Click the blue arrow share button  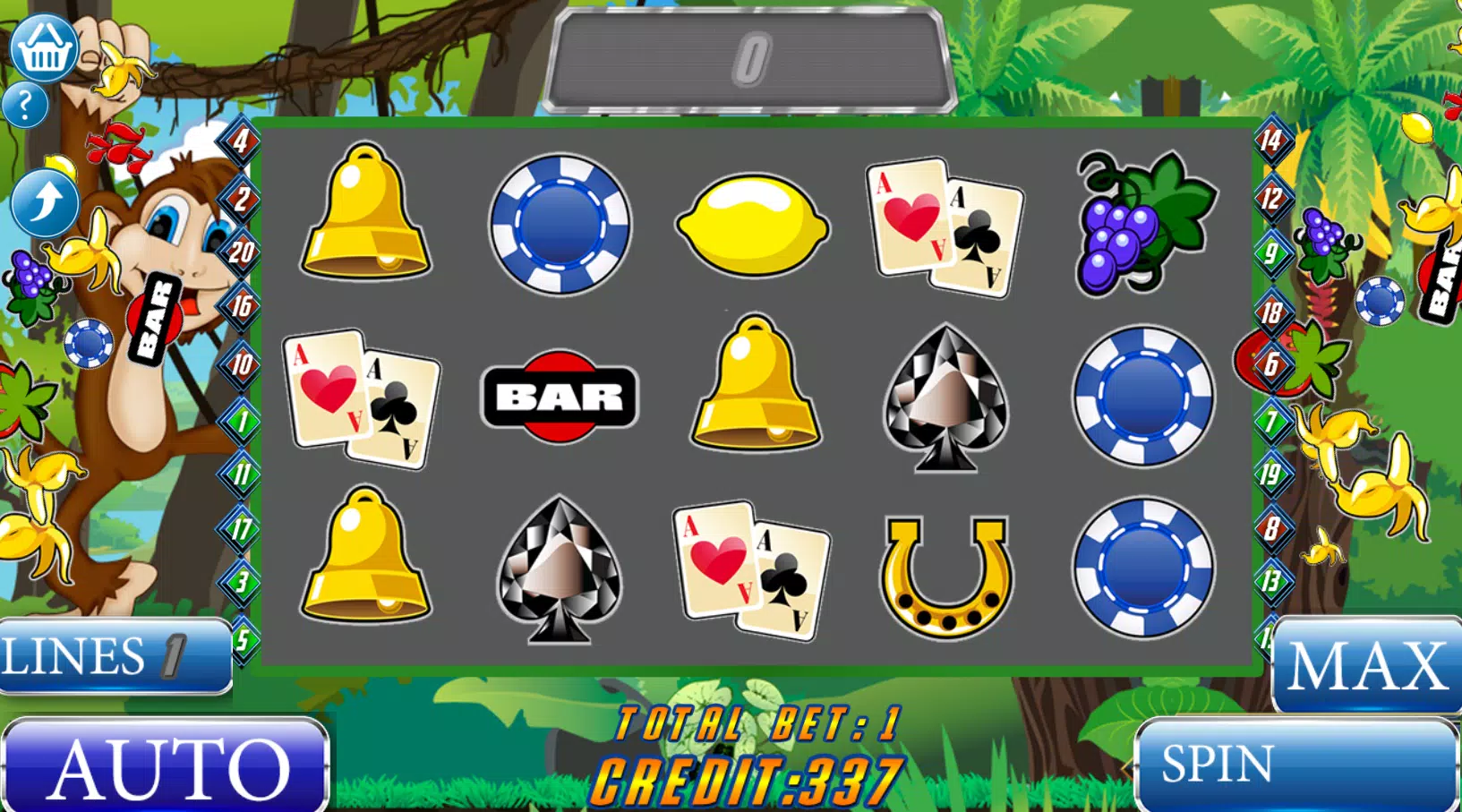[x=45, y=201]
